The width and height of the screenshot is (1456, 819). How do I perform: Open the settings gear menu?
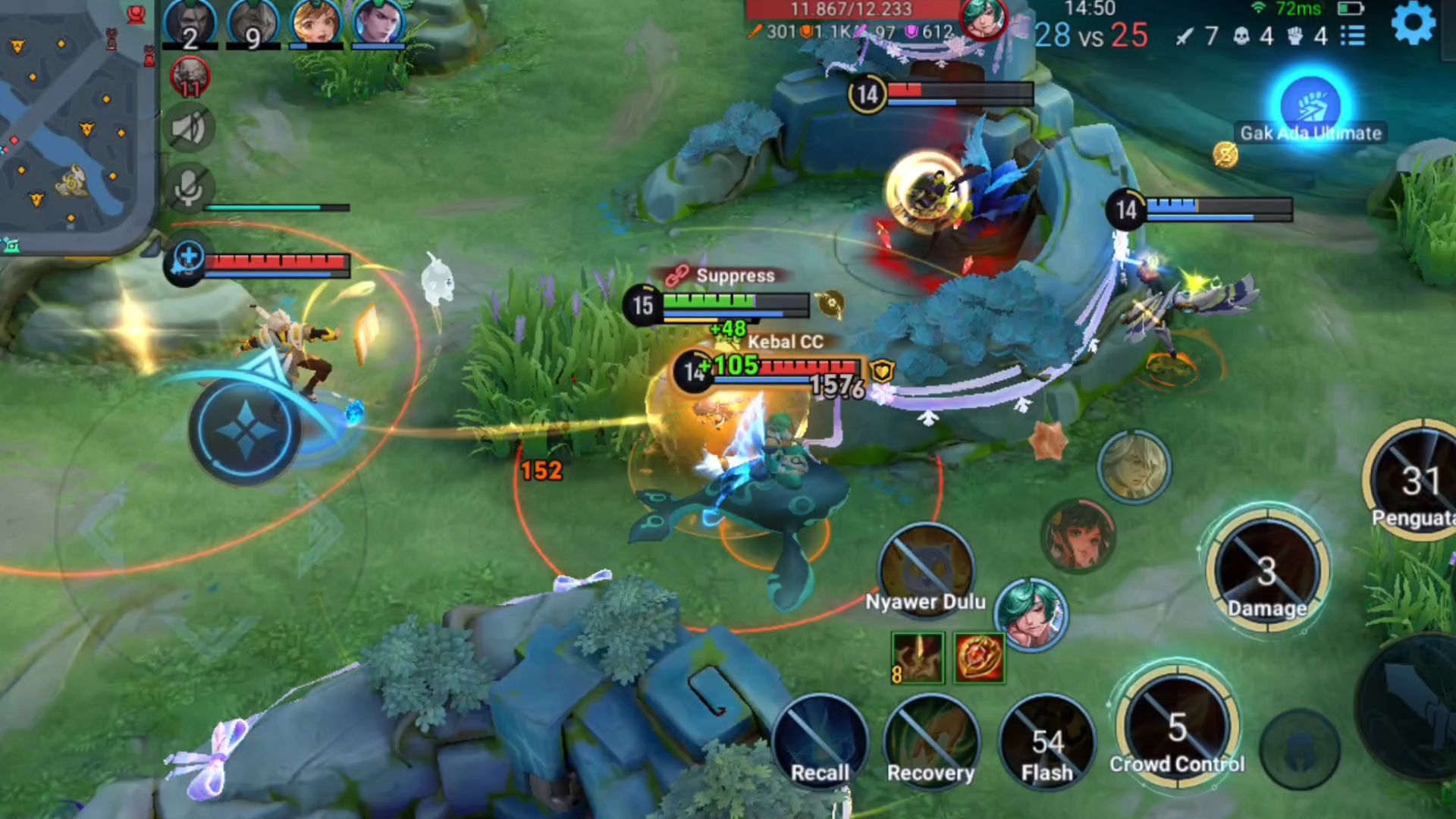pyautogui.click(x=1413, y=24)
